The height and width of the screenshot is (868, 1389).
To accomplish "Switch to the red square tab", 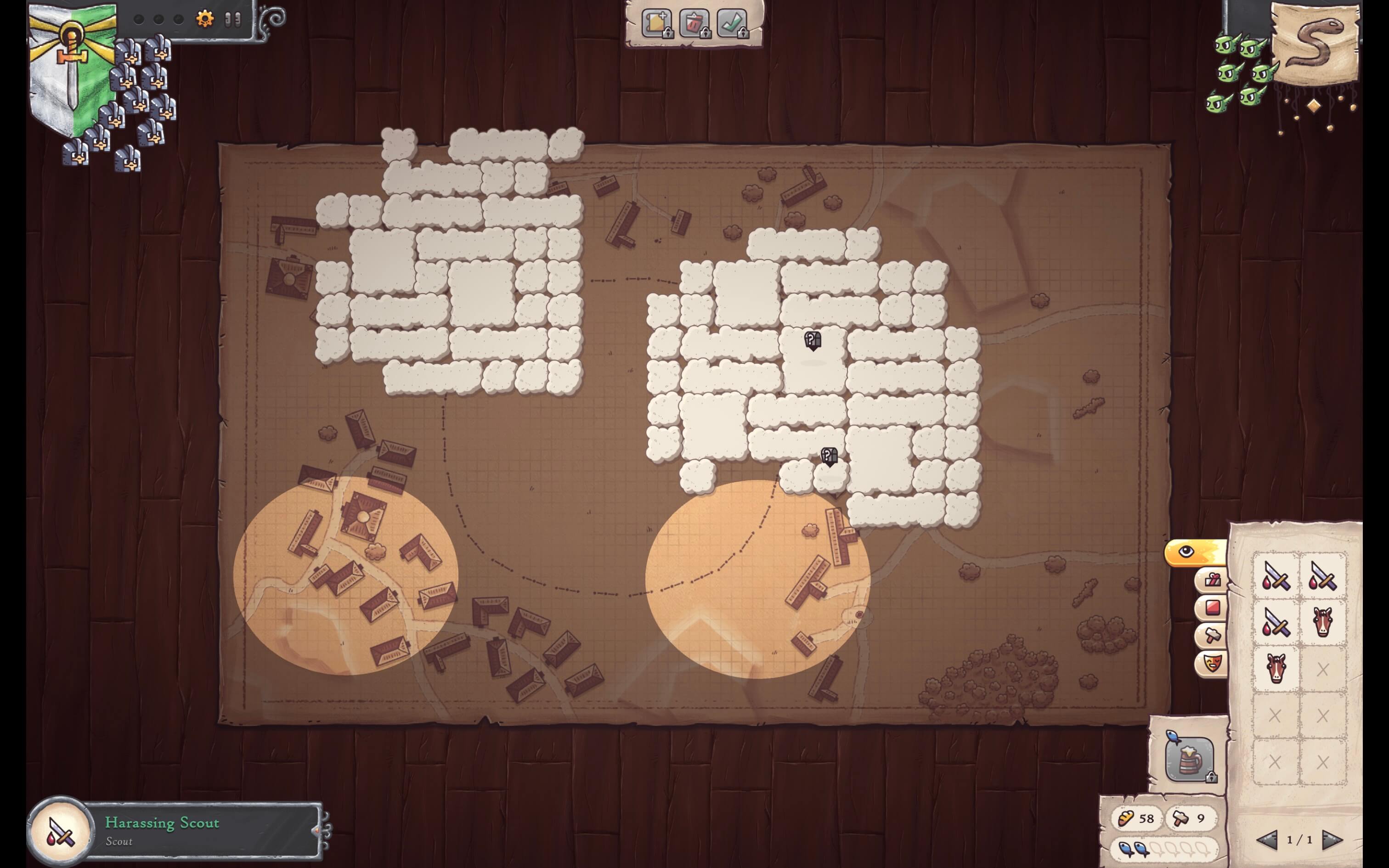I will 1212,607.
